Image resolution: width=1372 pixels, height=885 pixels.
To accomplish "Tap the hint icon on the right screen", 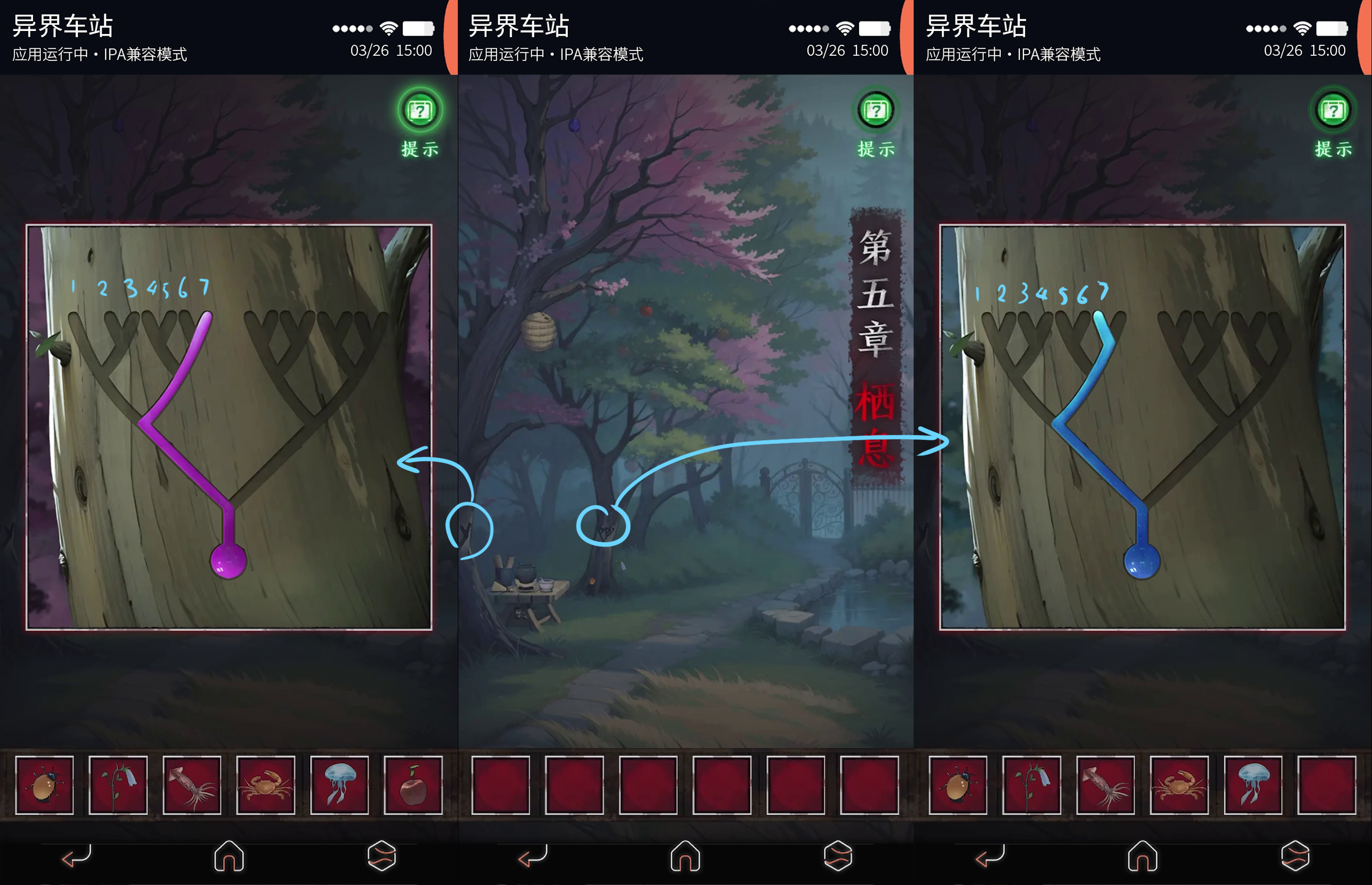I will 1333,109.
